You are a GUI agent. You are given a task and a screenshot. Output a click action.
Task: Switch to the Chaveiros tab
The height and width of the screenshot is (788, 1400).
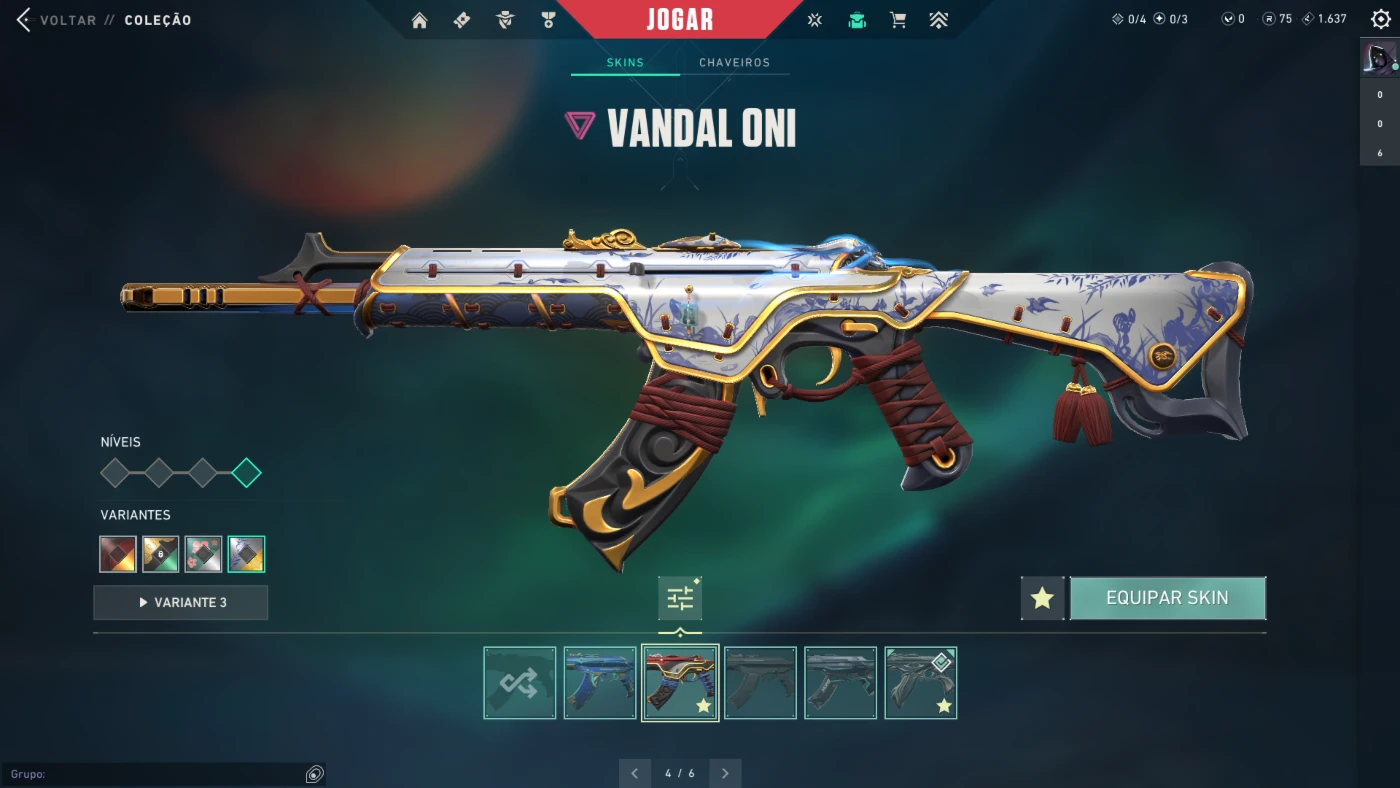734,63
